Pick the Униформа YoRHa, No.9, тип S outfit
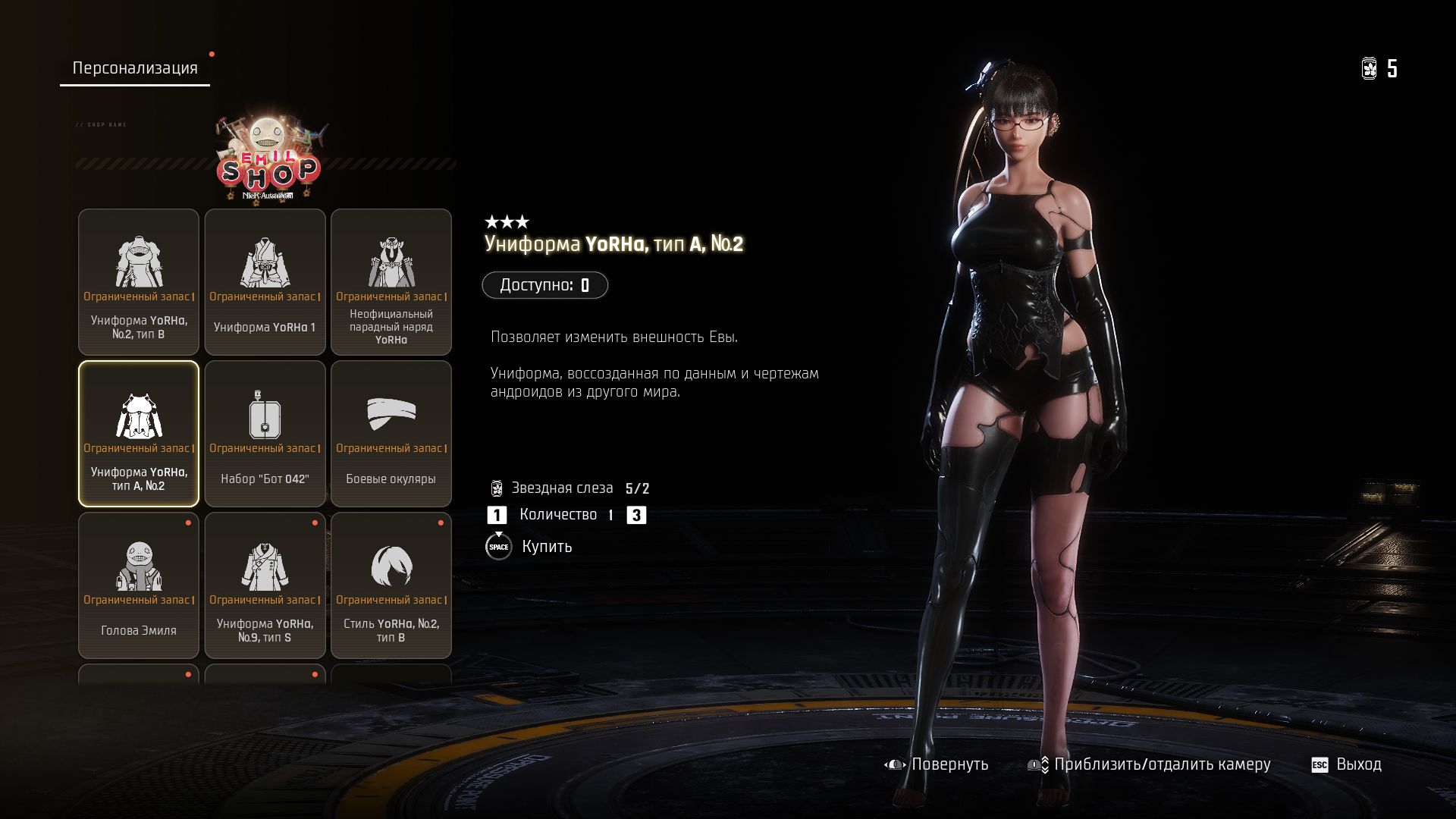The image size is (1456, 819). 265,585
